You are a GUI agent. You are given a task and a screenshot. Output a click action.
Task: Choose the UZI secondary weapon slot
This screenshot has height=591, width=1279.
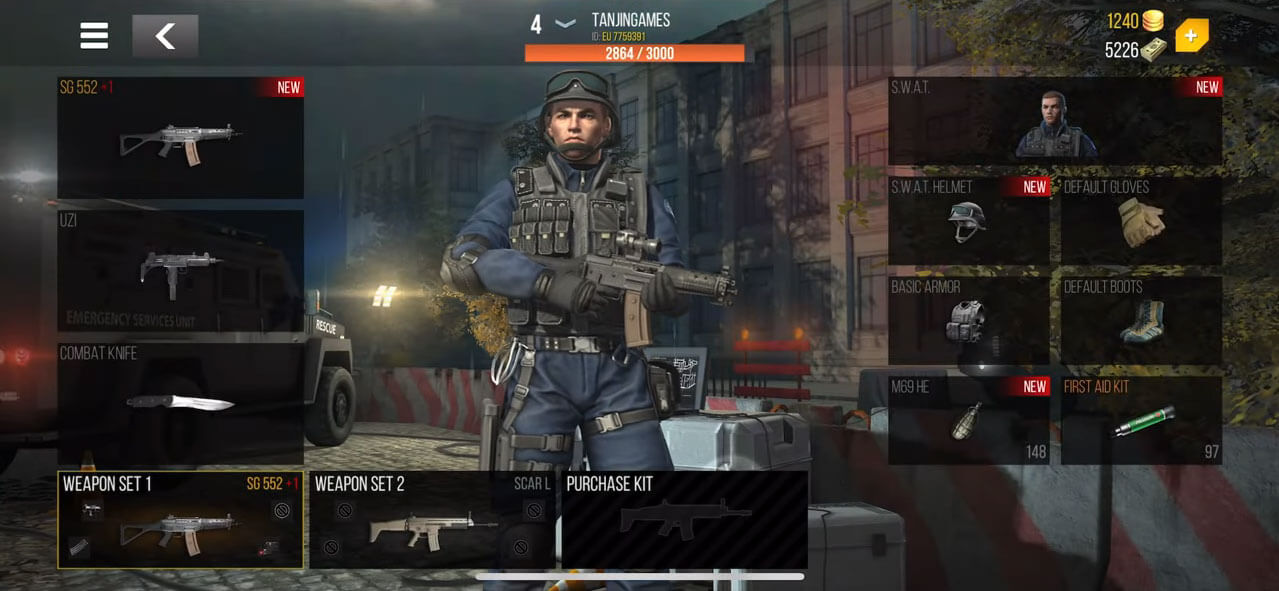[180, 270]
